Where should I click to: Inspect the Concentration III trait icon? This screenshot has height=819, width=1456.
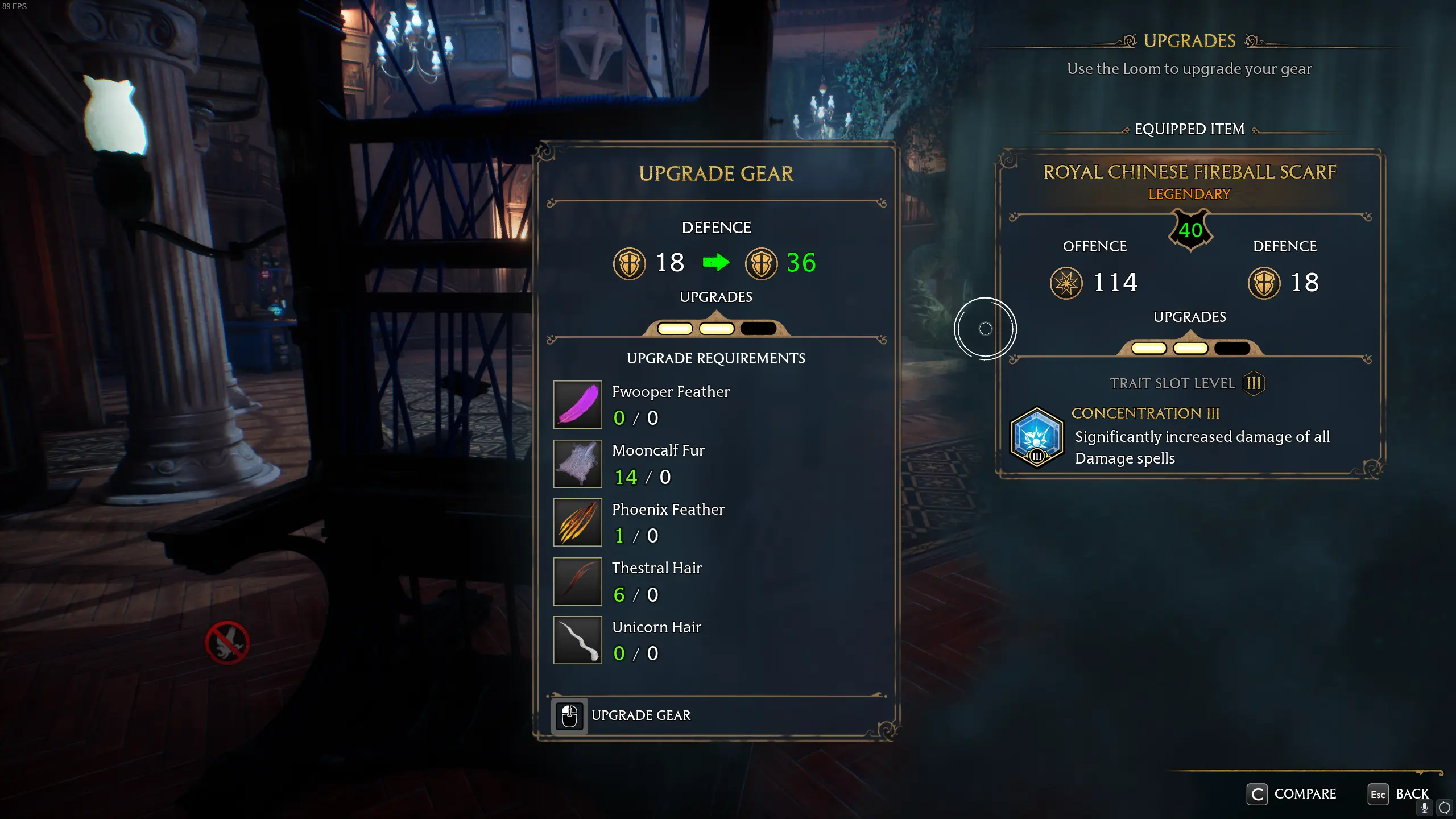pyautogui.click(x=1037, y=437)
